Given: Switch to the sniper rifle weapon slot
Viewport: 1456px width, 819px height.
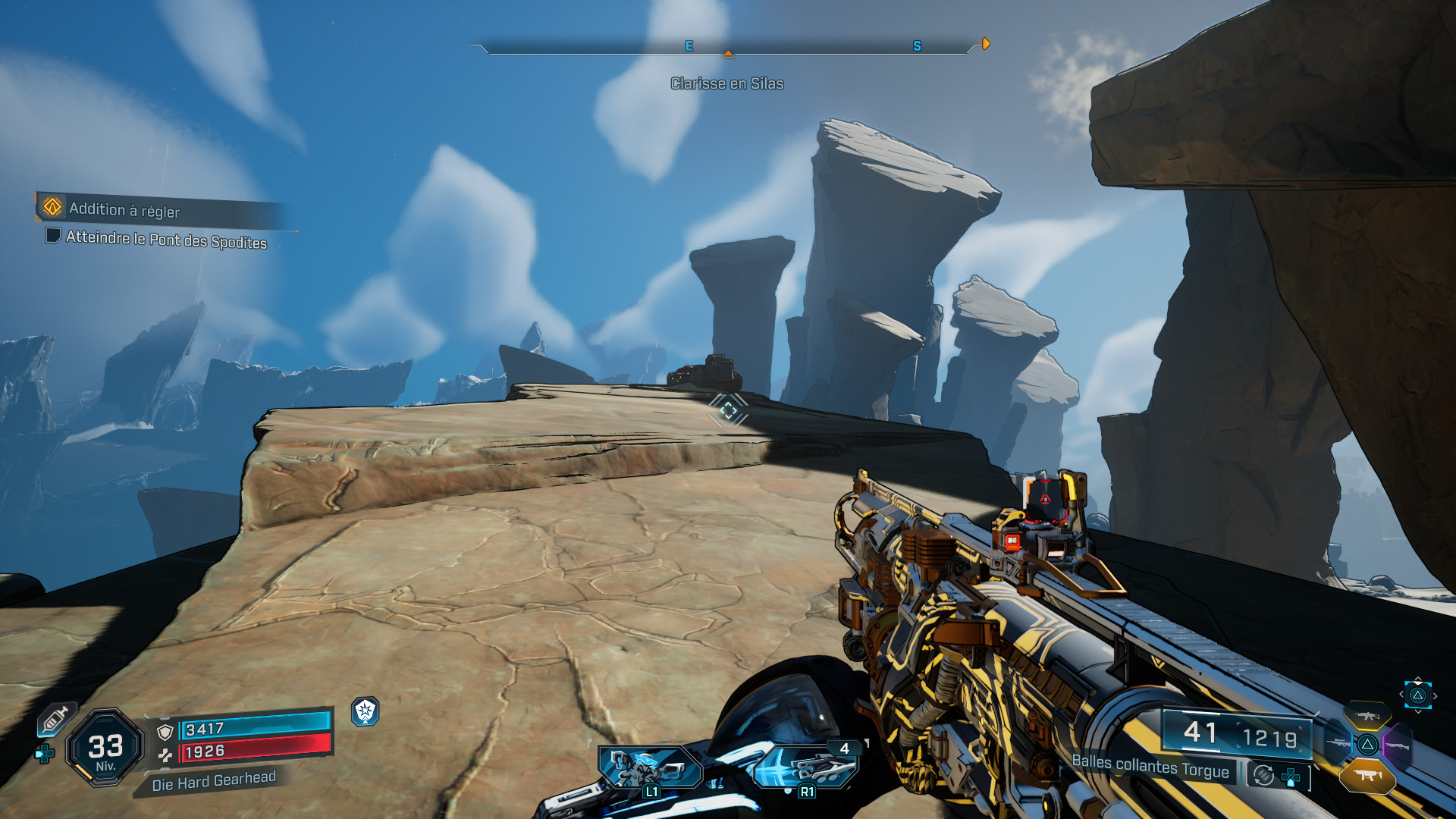Looking at the screenshot, I should point(1338,743).
